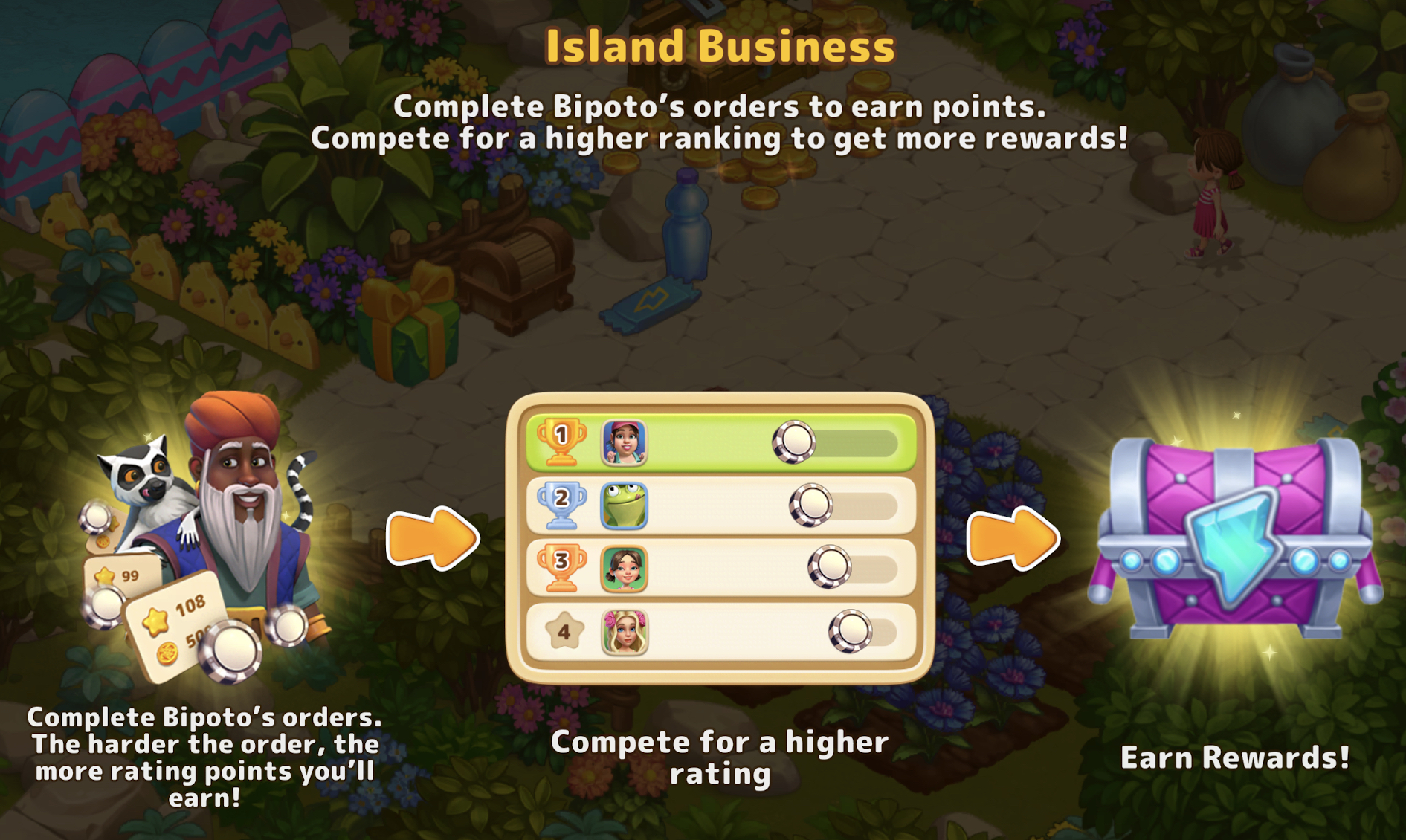
Task: Select the third-place bronze trophy row
Action: coord(720,569)
